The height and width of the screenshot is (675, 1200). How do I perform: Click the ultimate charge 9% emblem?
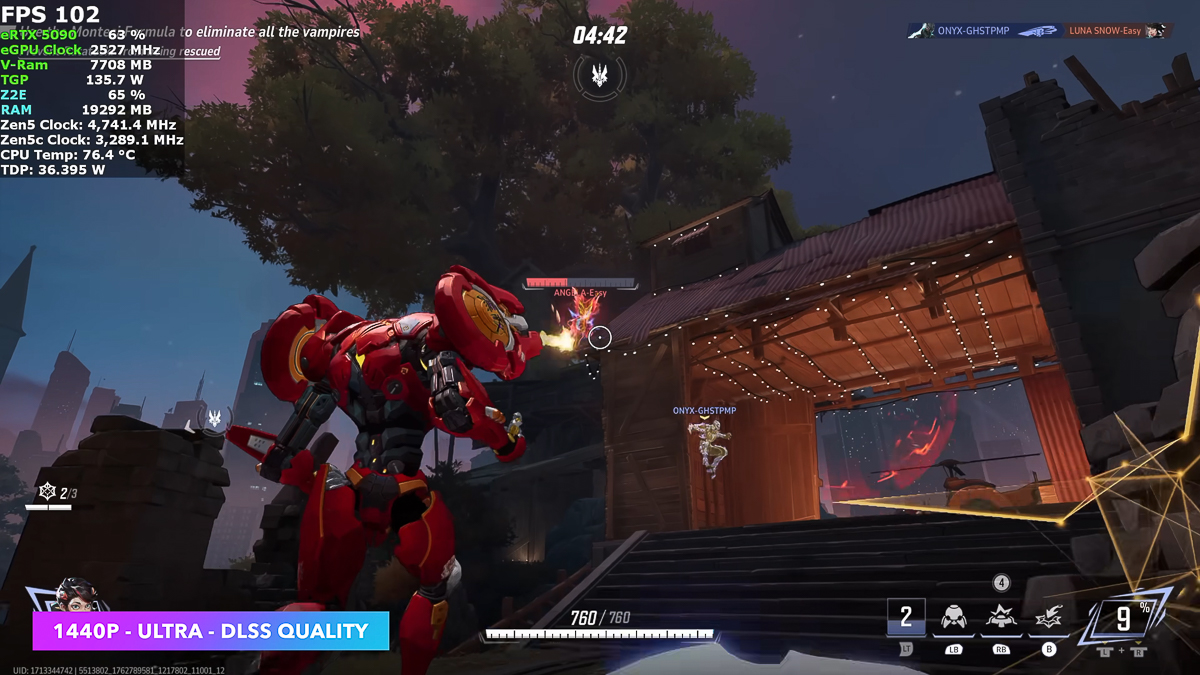tap(1124, 619)
